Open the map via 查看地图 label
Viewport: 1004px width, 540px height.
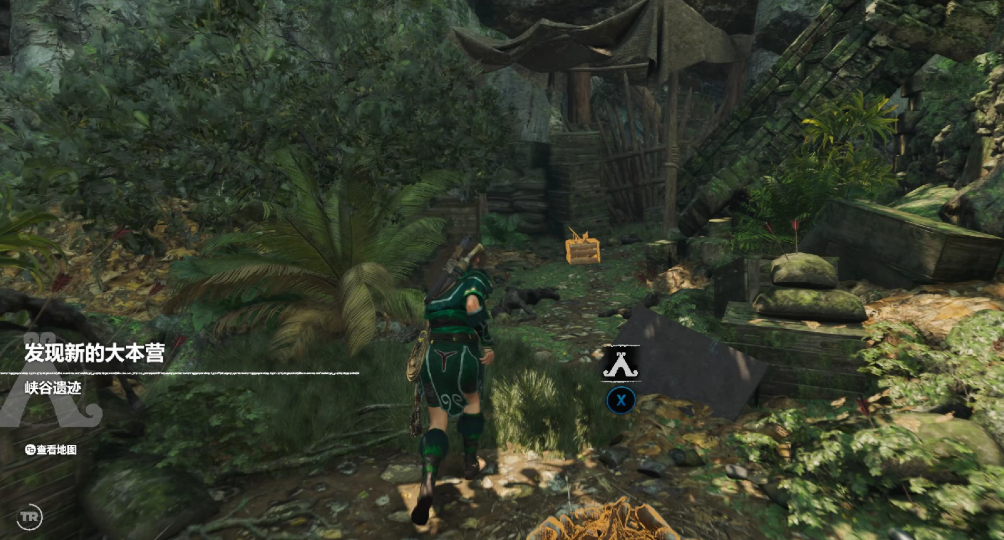tap(56, 450)
